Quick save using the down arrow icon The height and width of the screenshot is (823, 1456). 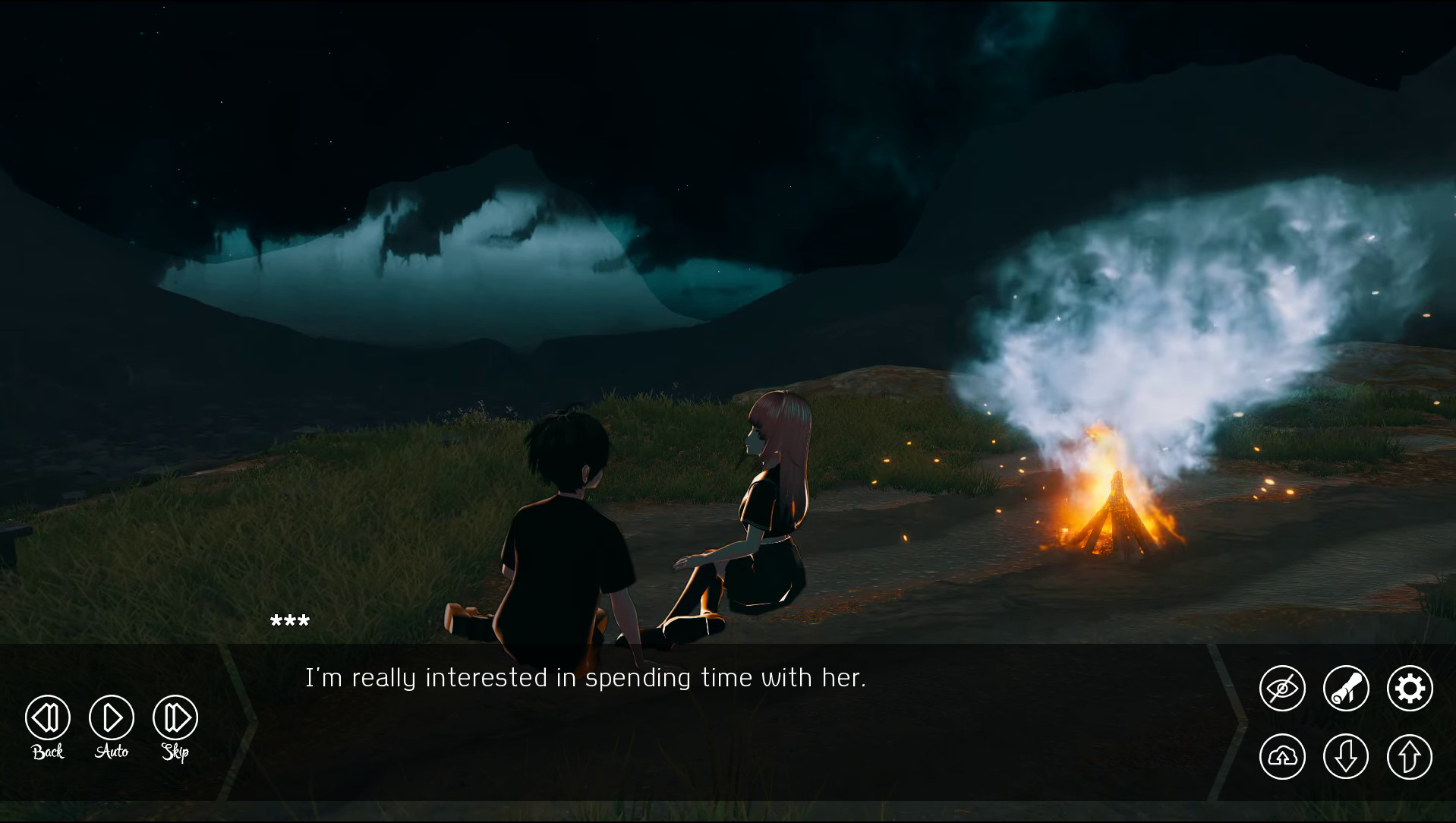tap(1345, 756)
